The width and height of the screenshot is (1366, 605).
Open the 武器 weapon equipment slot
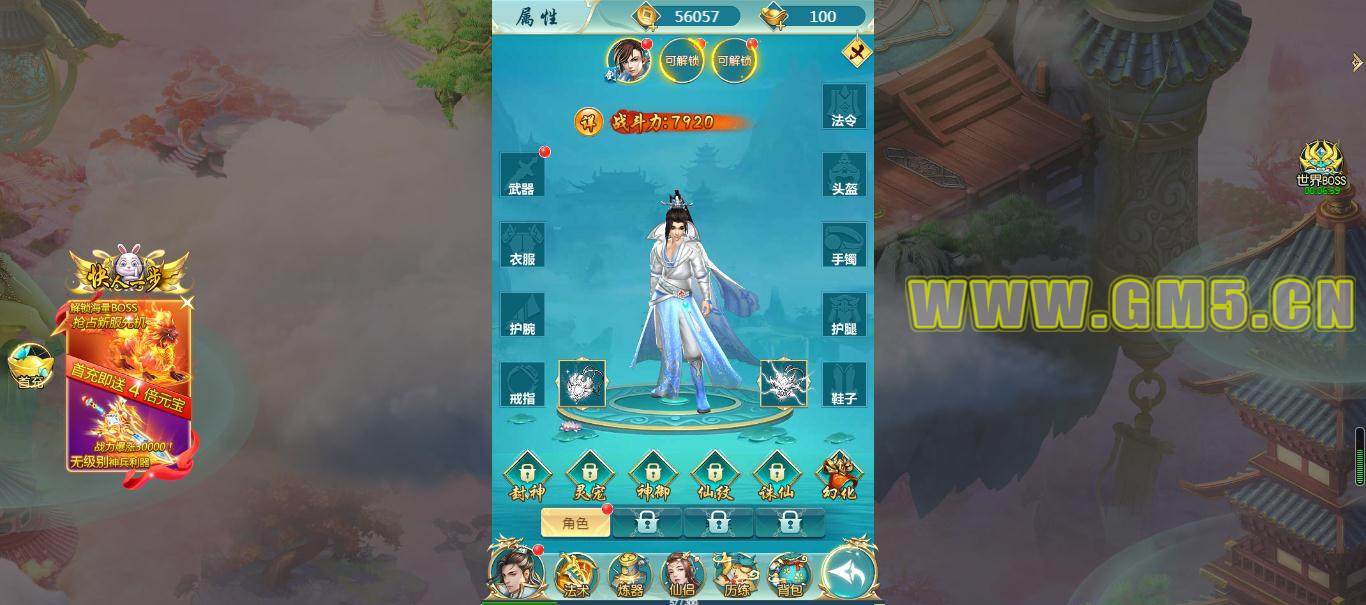(522, 175)
